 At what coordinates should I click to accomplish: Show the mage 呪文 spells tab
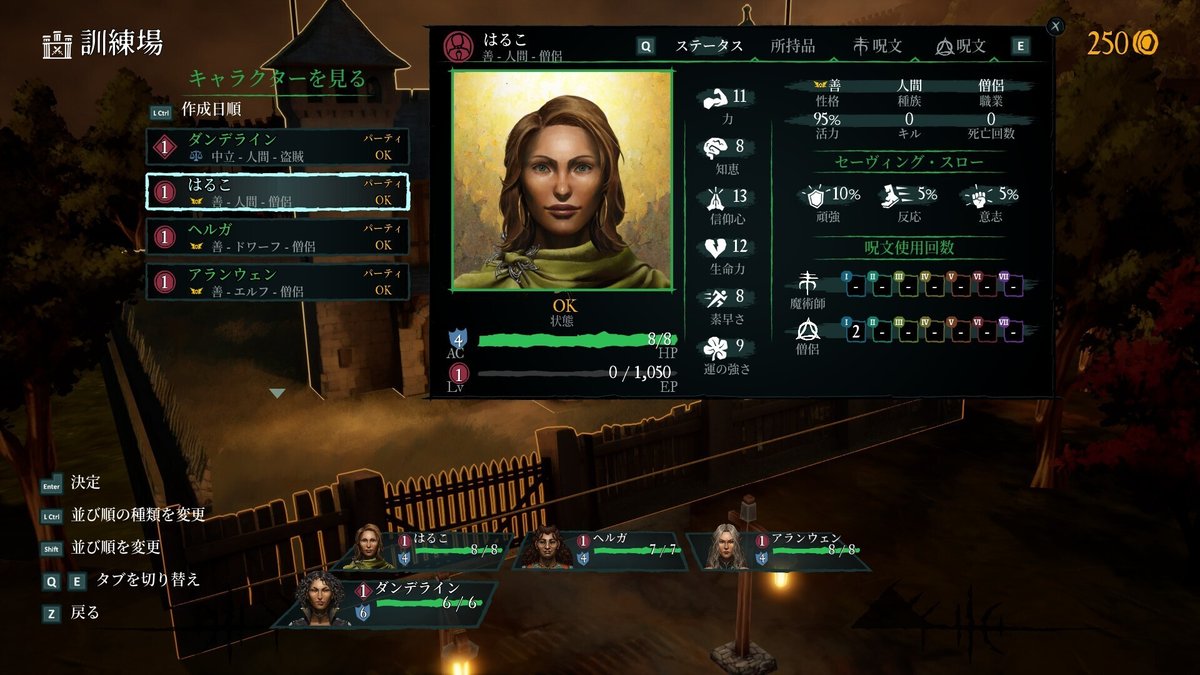tap(878, 46)
